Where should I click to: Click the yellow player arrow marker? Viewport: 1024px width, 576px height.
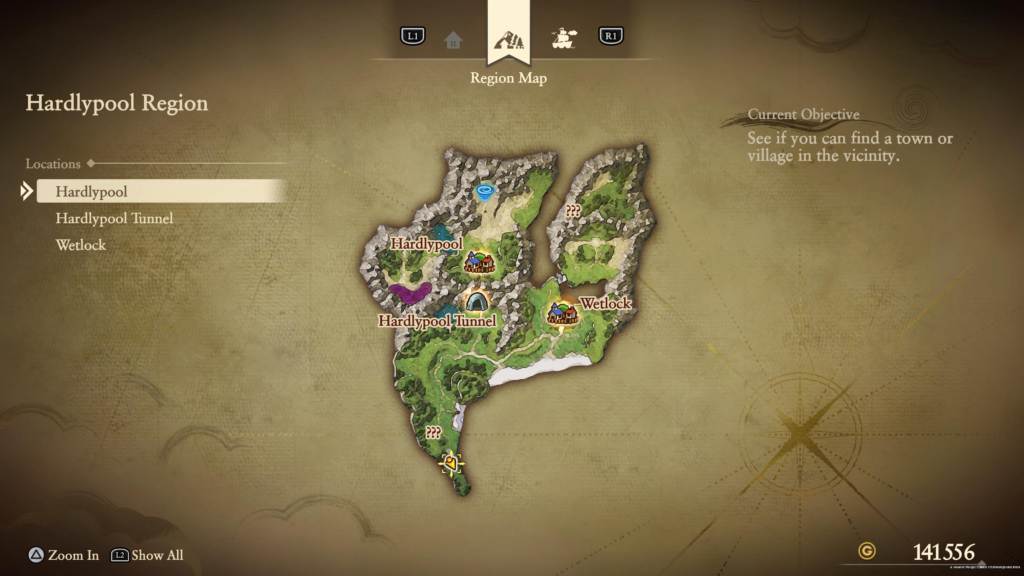(452, 463)
